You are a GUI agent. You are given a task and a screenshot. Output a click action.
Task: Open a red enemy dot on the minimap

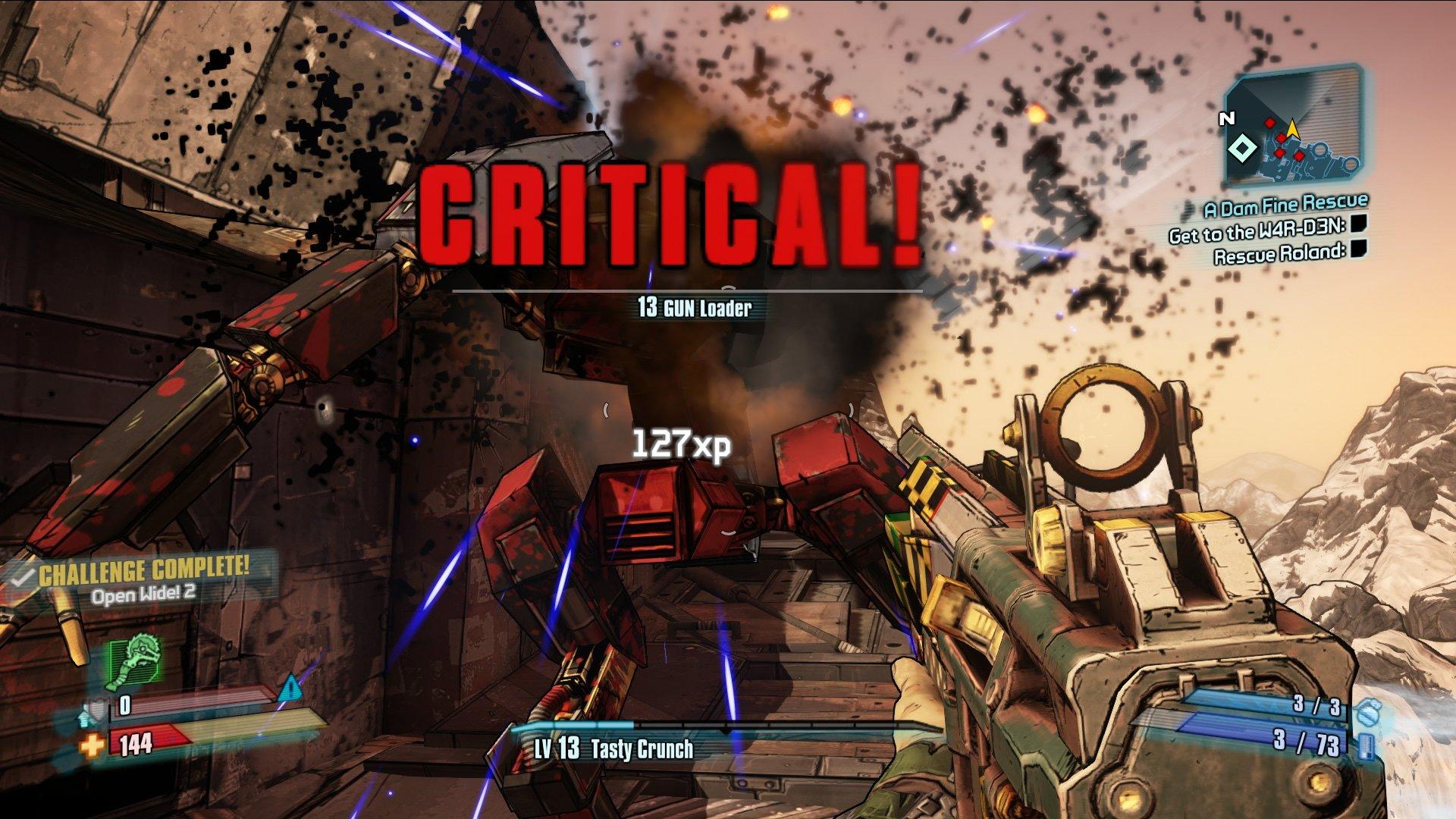(x=1269, y=122)
